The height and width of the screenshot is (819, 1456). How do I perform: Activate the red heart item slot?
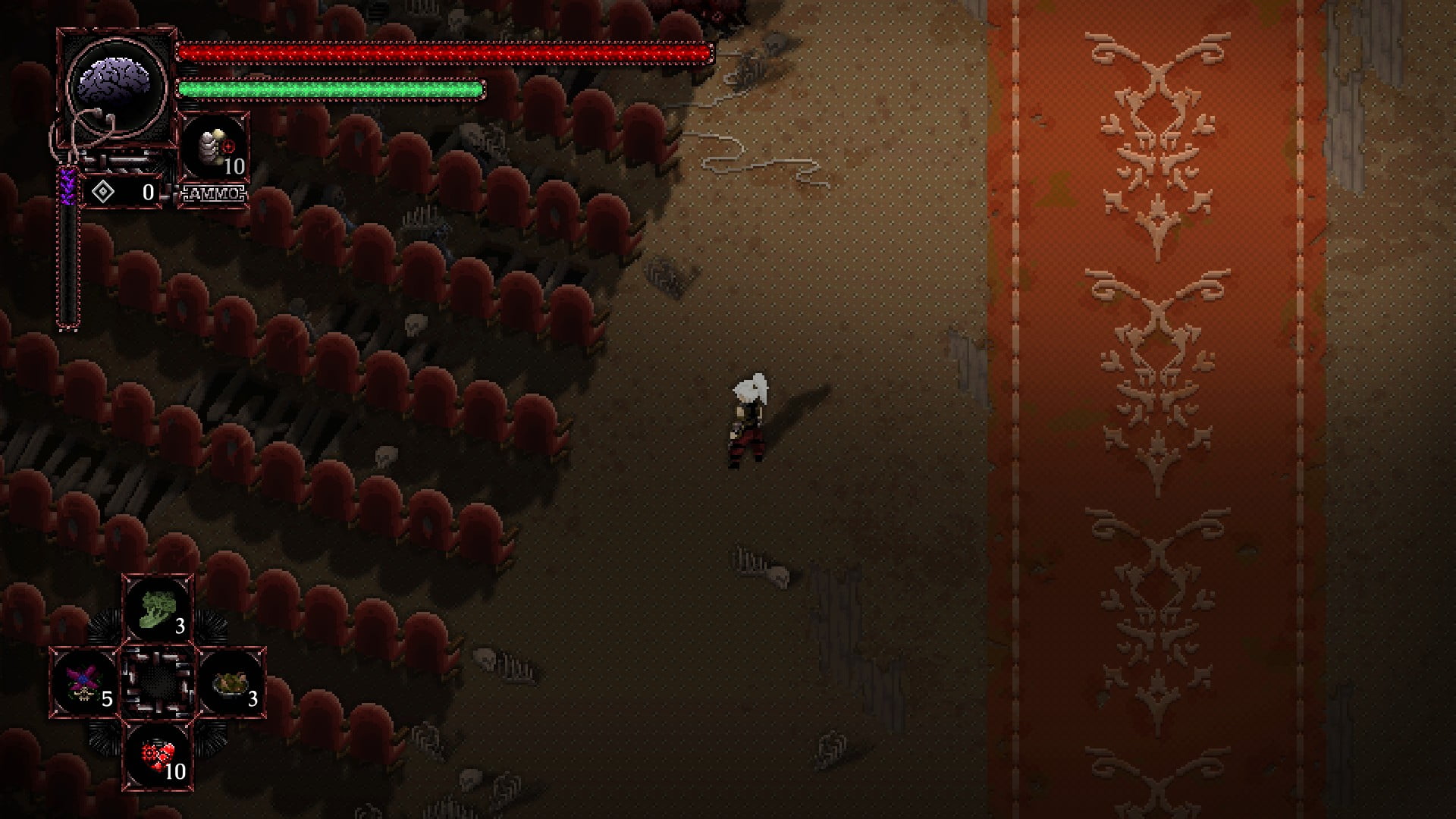(x=158, y=755)
